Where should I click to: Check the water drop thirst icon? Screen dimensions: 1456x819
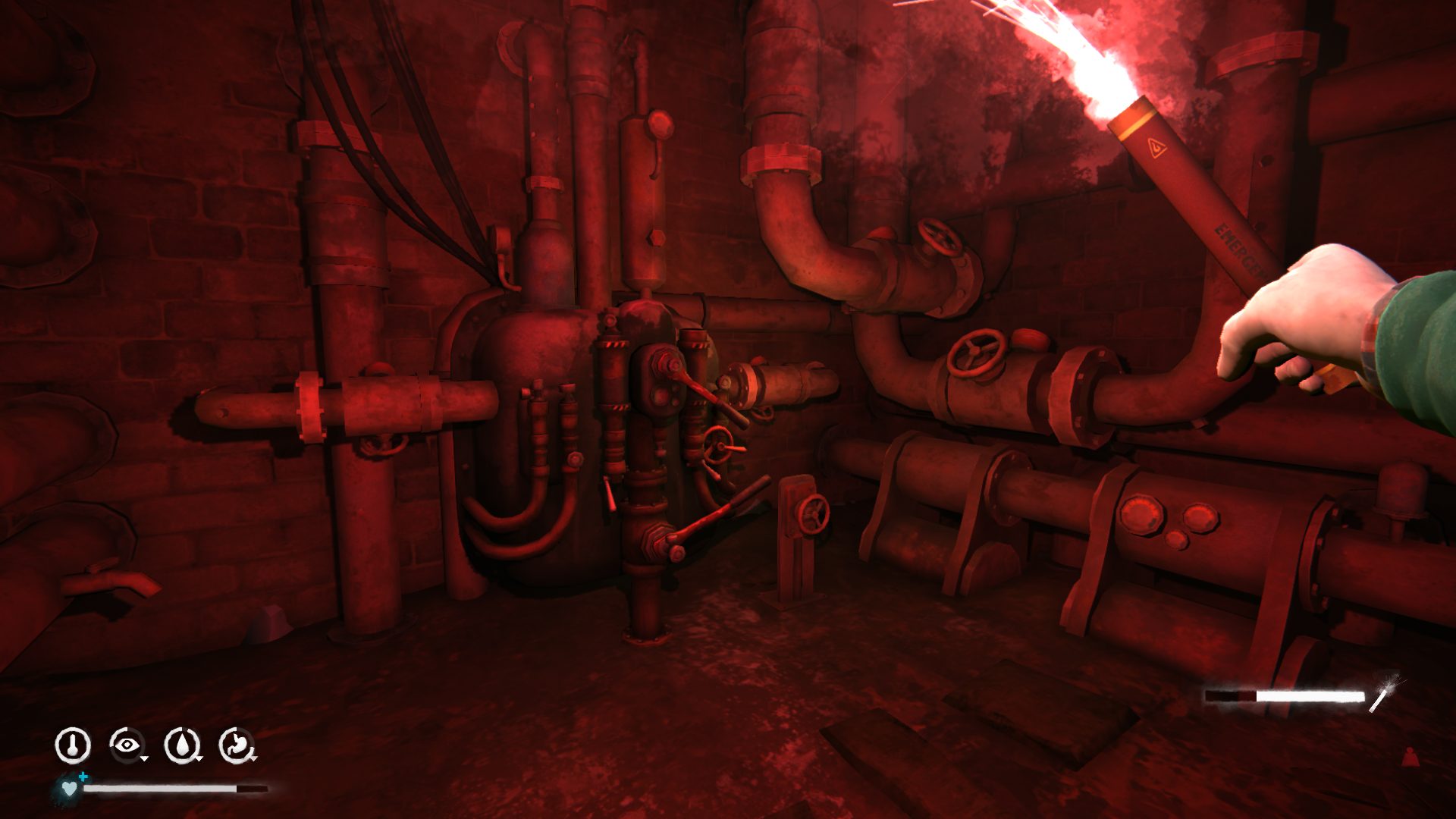[182, 745]
